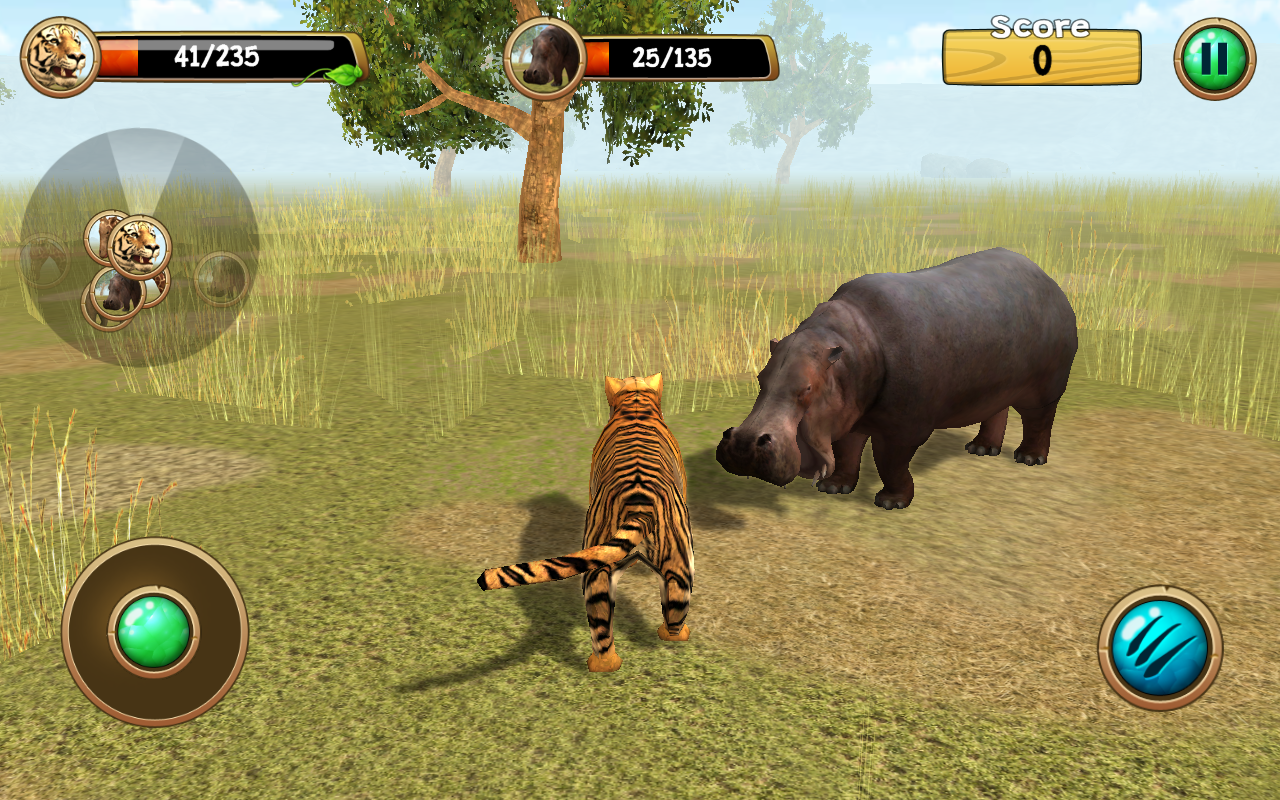The height and width of the screenshot is (800, 1280).
Task: Select the hippo target portrait
Action: (545, 58)
